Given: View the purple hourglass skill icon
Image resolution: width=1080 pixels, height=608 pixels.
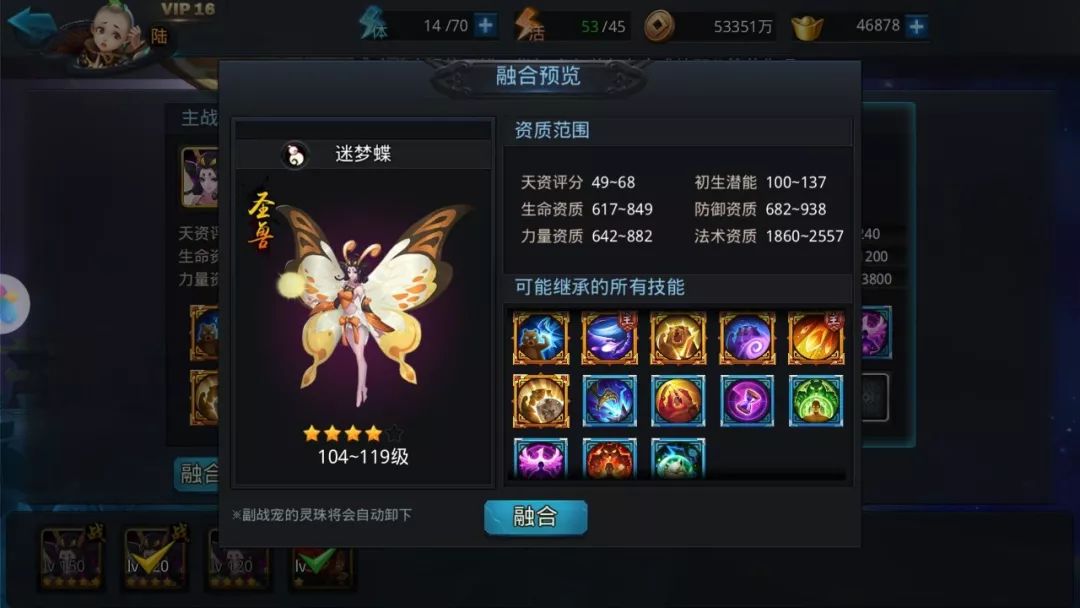Looking at the screenshot, I should pos(747,401).
